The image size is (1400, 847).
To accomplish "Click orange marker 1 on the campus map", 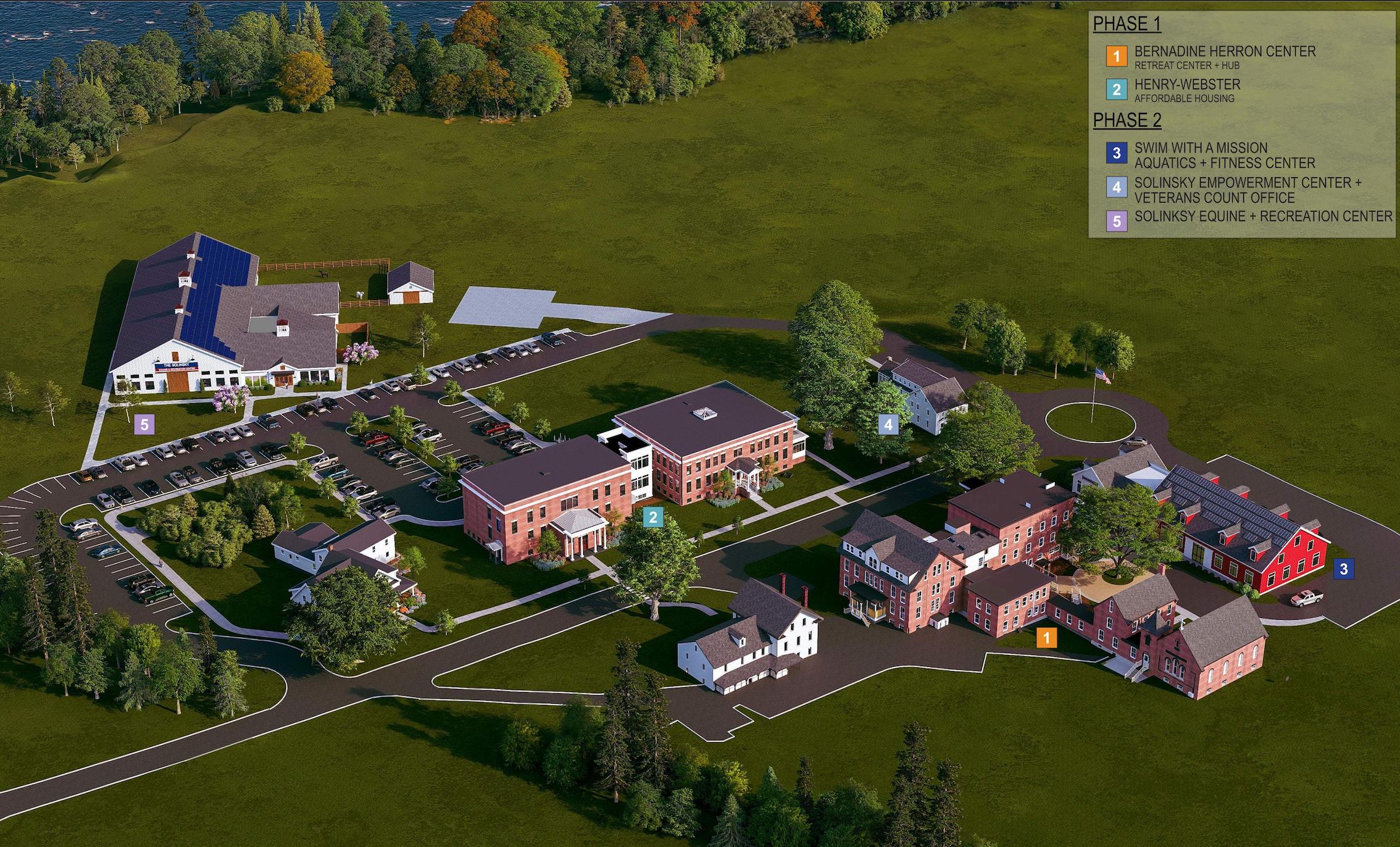I will (x=1046, y=637).
